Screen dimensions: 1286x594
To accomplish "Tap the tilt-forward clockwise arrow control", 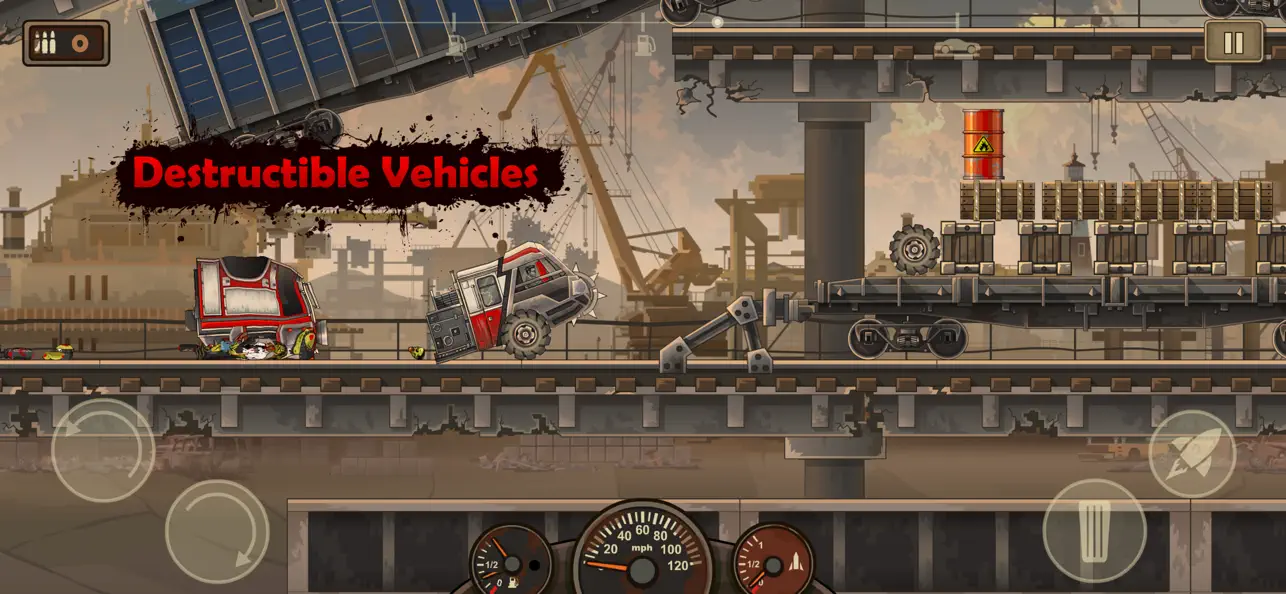I will (x=217, y=531).
